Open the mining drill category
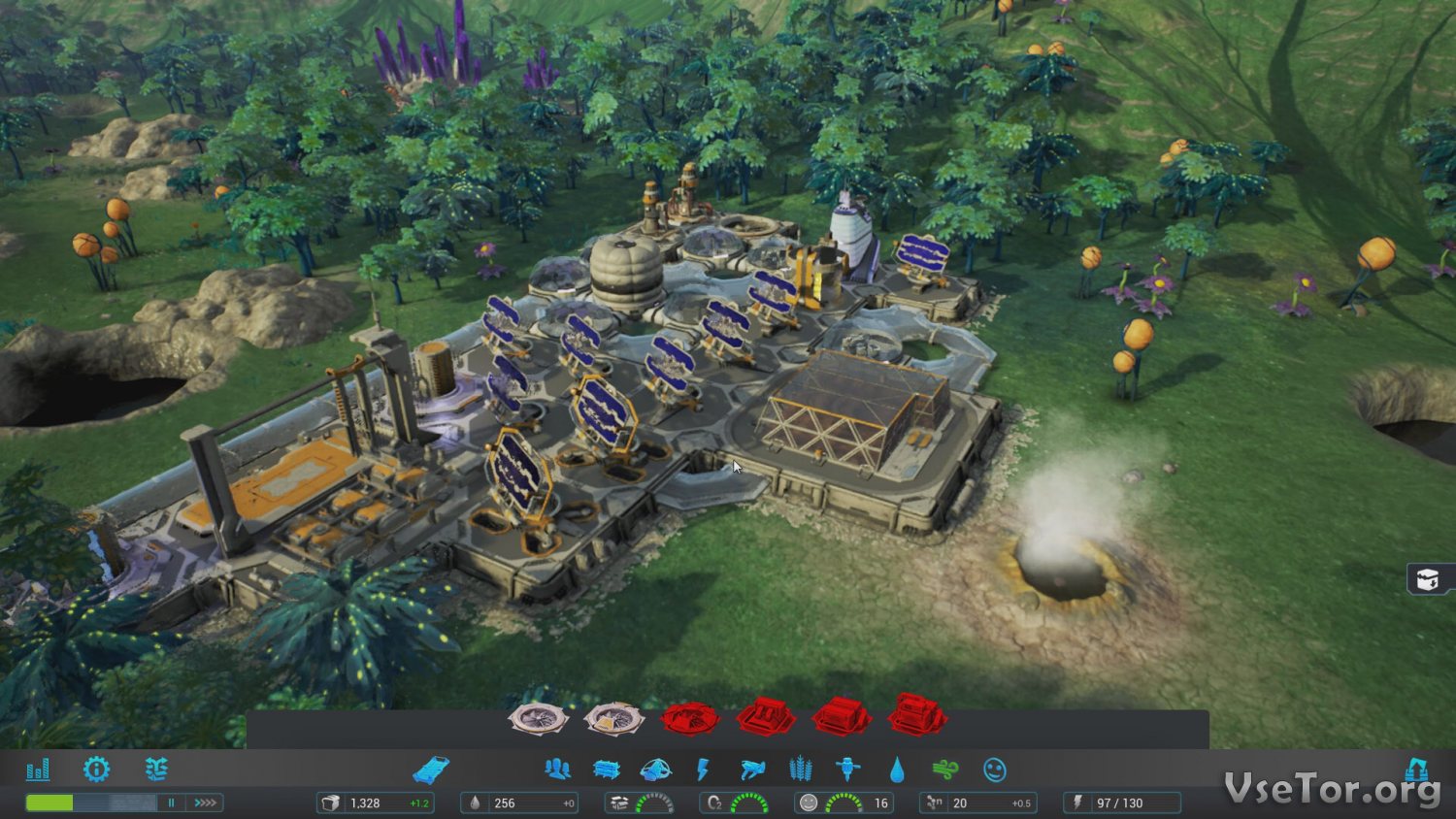This screenshot has width=1456, height=819. coord(848,770)
